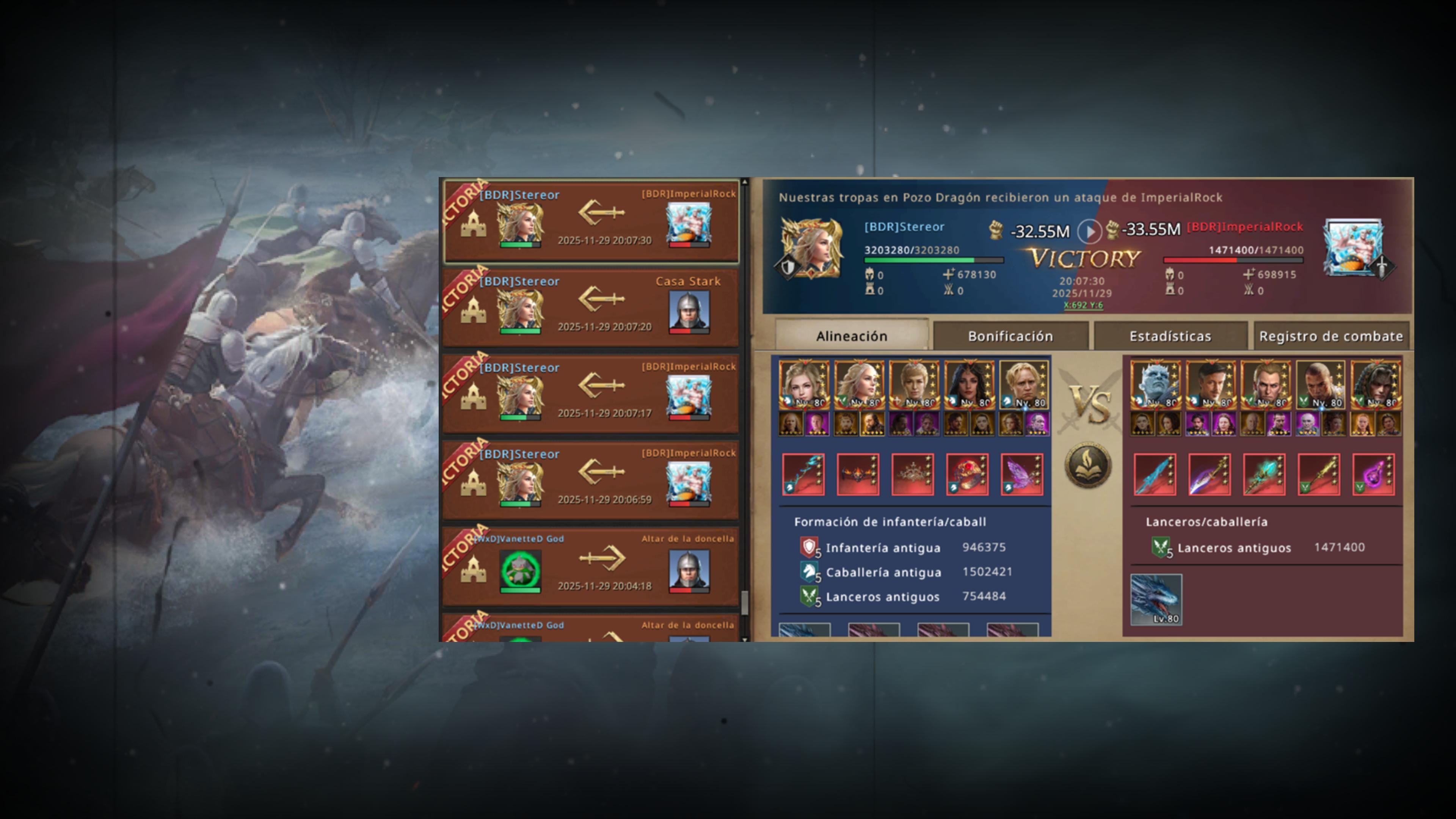1456x819 pixels.
Task: Click the report list's scroll-down arrow
Action: [744, 639]
